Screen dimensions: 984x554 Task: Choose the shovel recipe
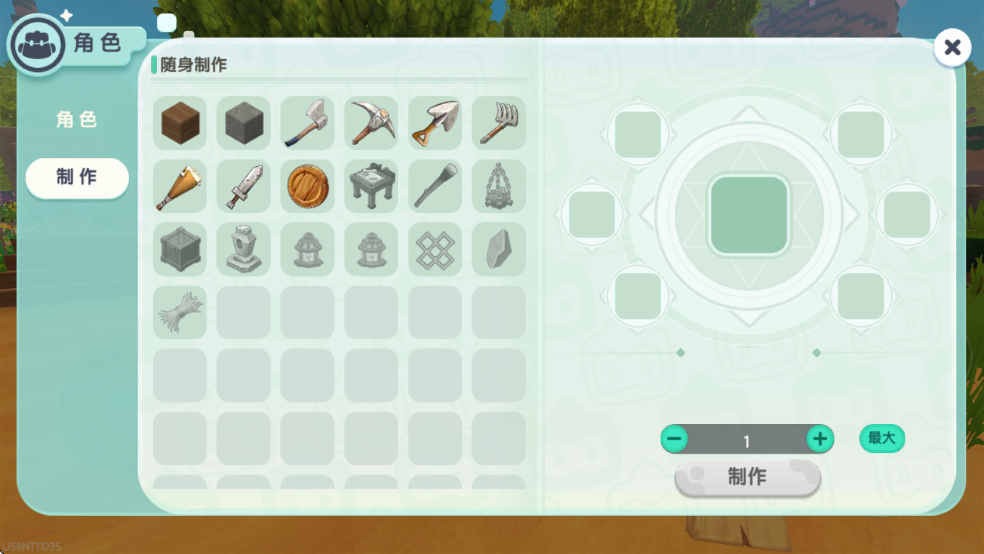[435, 123]
